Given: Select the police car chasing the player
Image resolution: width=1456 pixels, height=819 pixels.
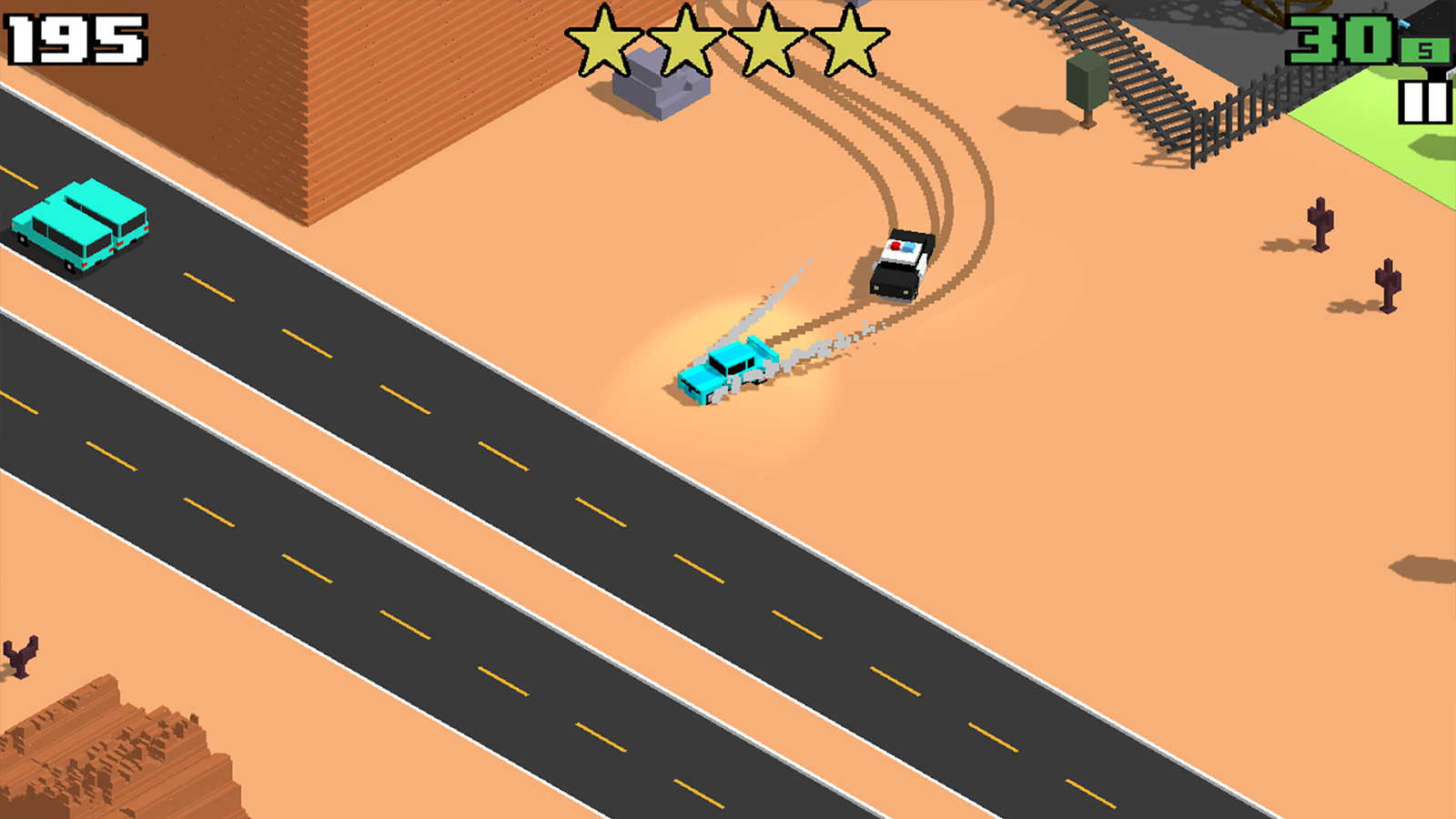Looking at the screenshot, I should [x=901, y=264].
